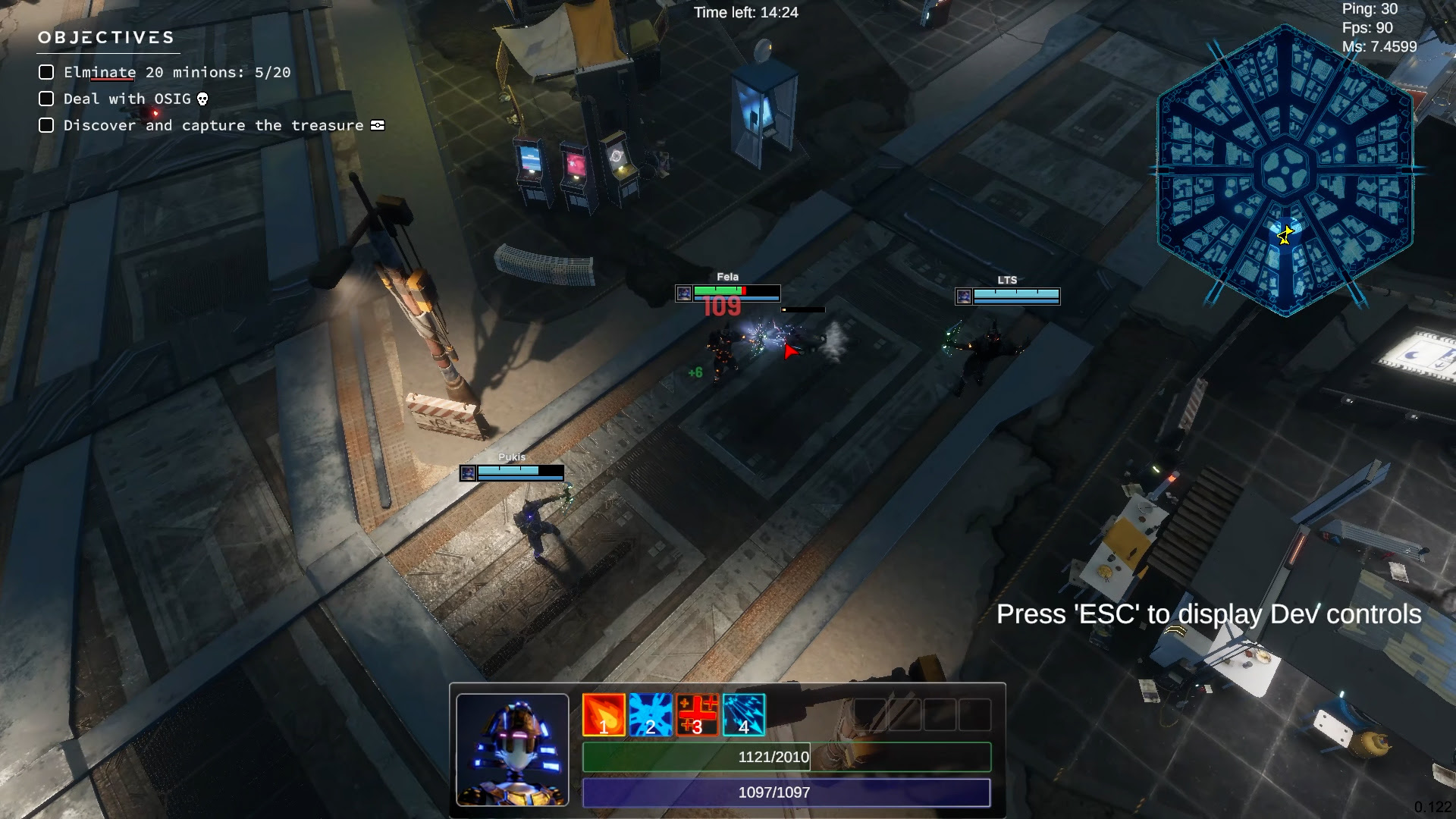Expand the first empty ability slot row
The height and width of the screenshot is (819, 1456).
[x=872, y=713]
